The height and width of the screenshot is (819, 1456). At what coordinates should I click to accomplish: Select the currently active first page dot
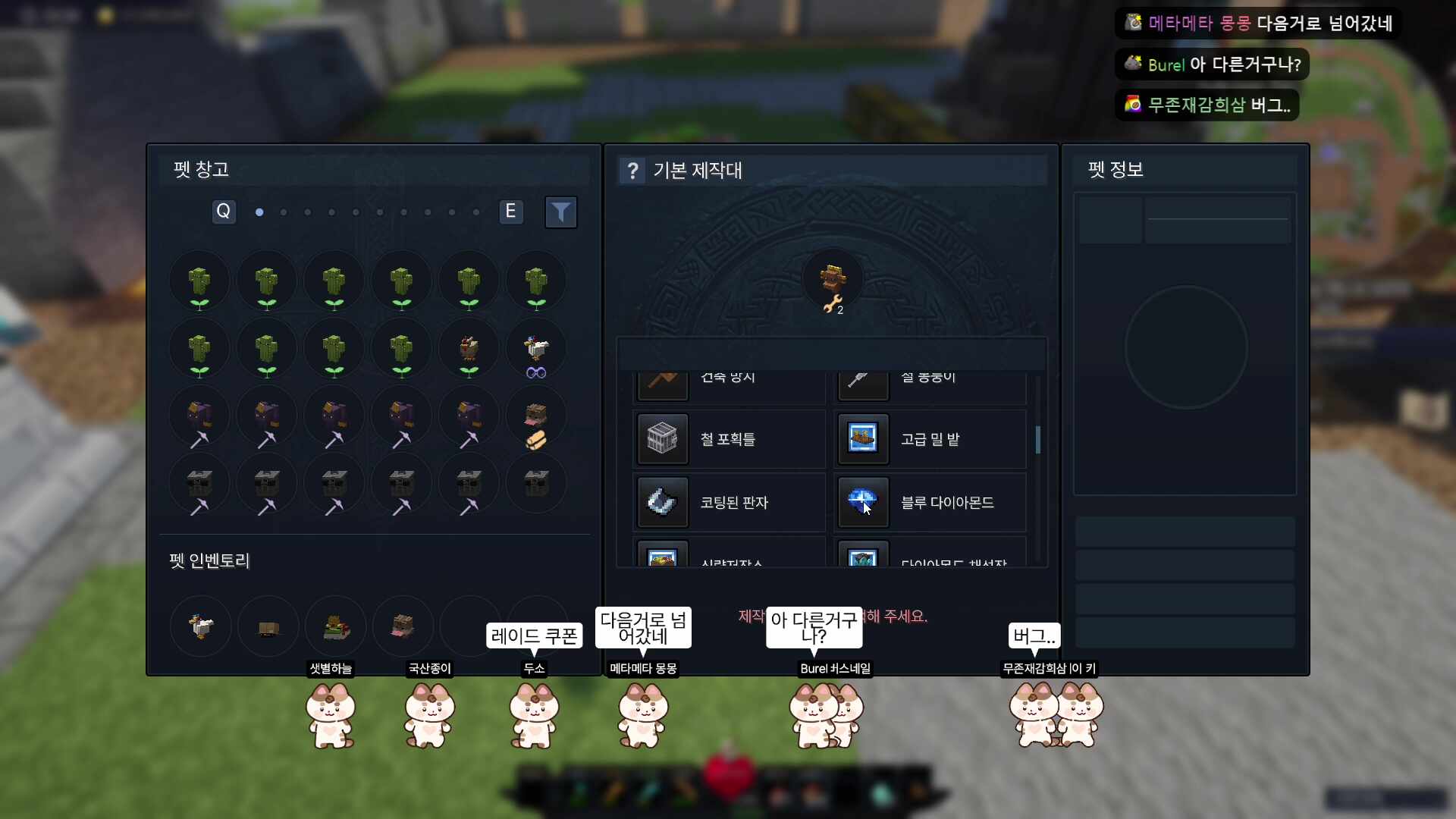[x=259, y=213]
